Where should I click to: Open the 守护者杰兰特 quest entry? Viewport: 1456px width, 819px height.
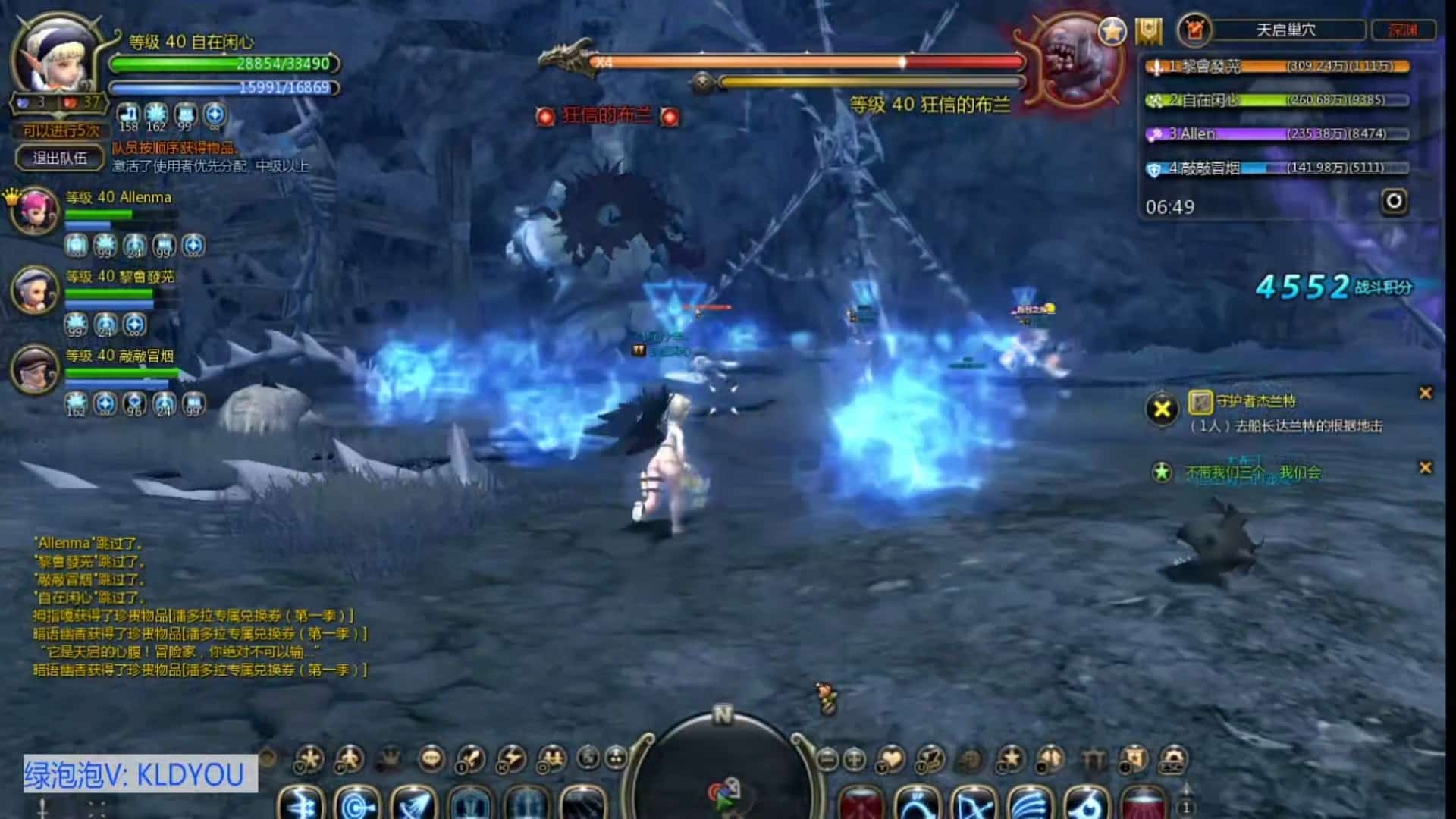point(1255,402)
